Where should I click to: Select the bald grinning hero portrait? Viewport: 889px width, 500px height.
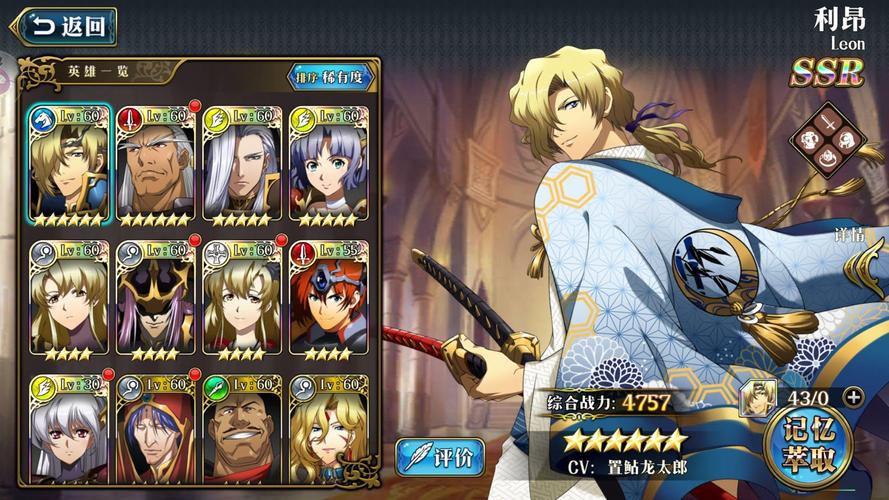[242, 428]
